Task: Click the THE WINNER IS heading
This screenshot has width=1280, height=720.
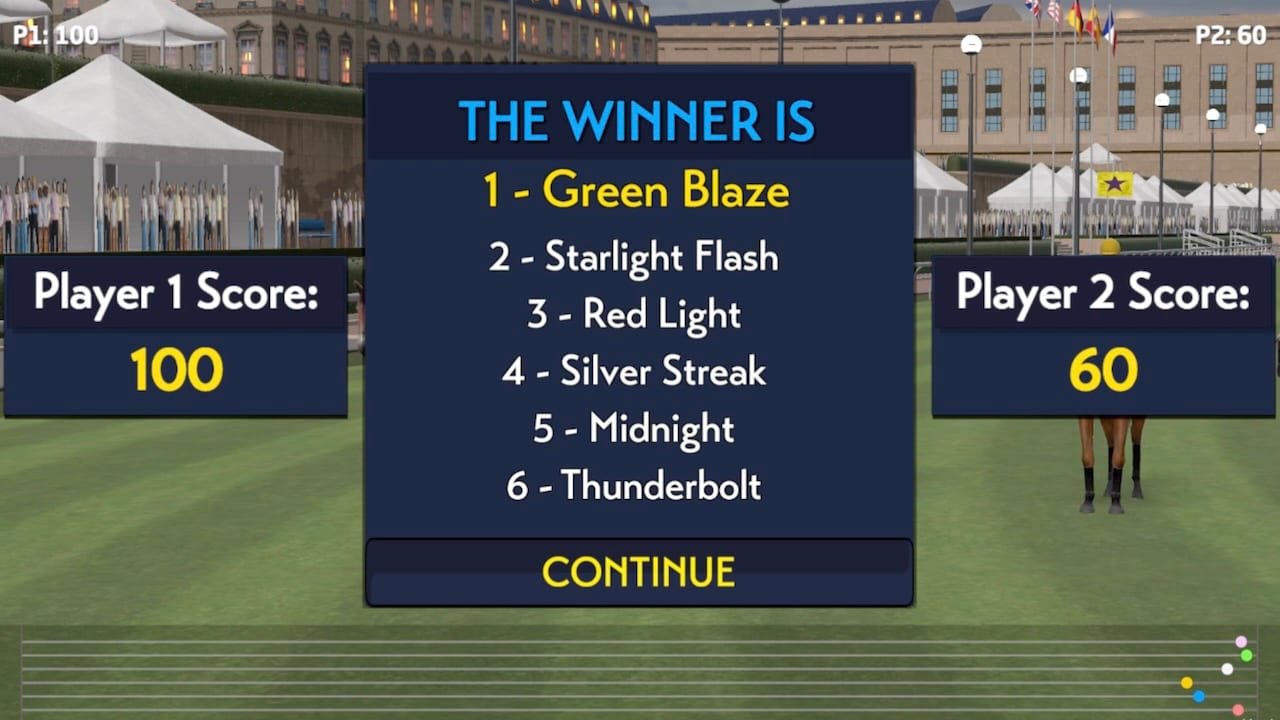Action: coord(638,119)
